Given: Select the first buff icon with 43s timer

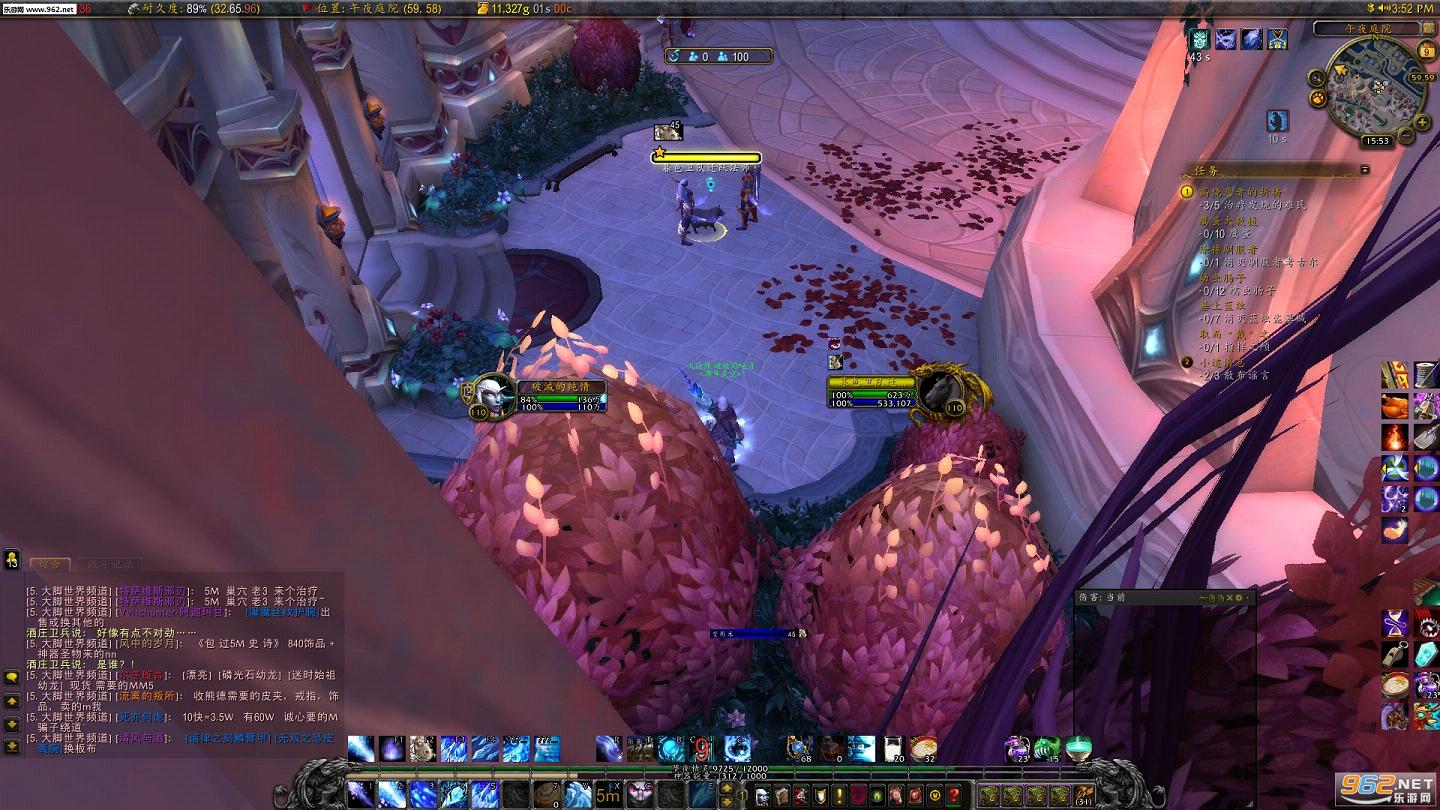Looking at the screenshot, I should [1199, 40].
